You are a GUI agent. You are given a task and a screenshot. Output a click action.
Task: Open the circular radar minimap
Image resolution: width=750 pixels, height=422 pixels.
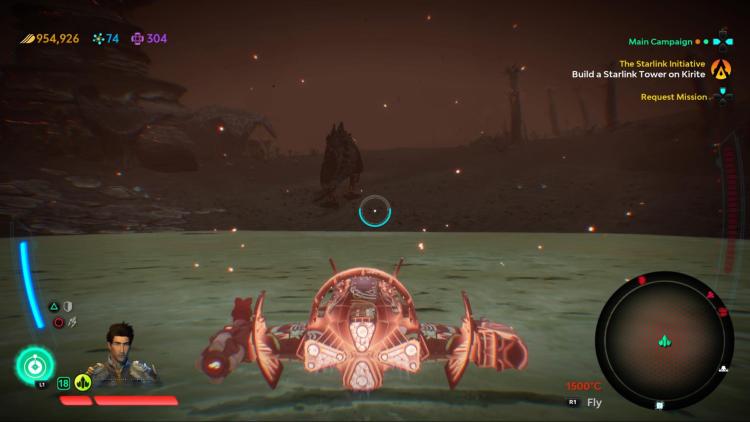664,341
